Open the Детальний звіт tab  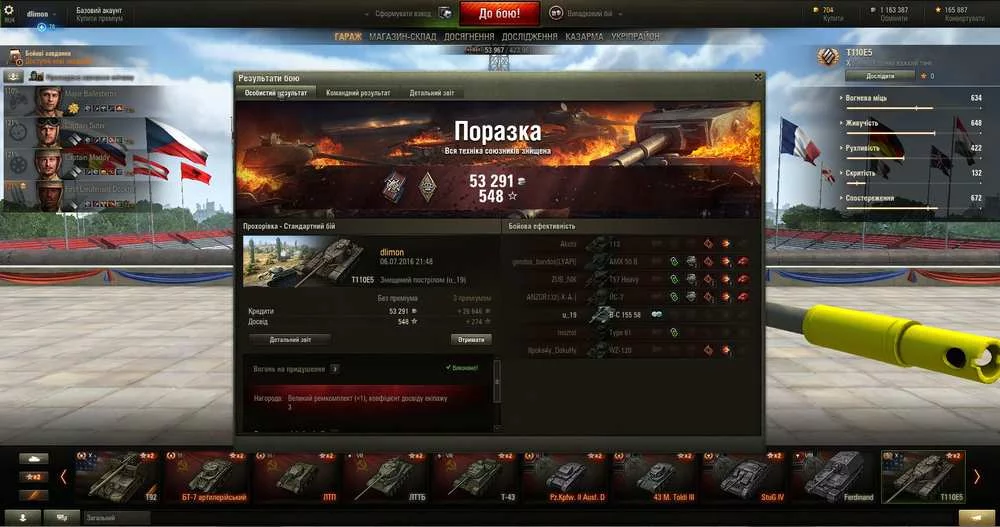(435, 93)
